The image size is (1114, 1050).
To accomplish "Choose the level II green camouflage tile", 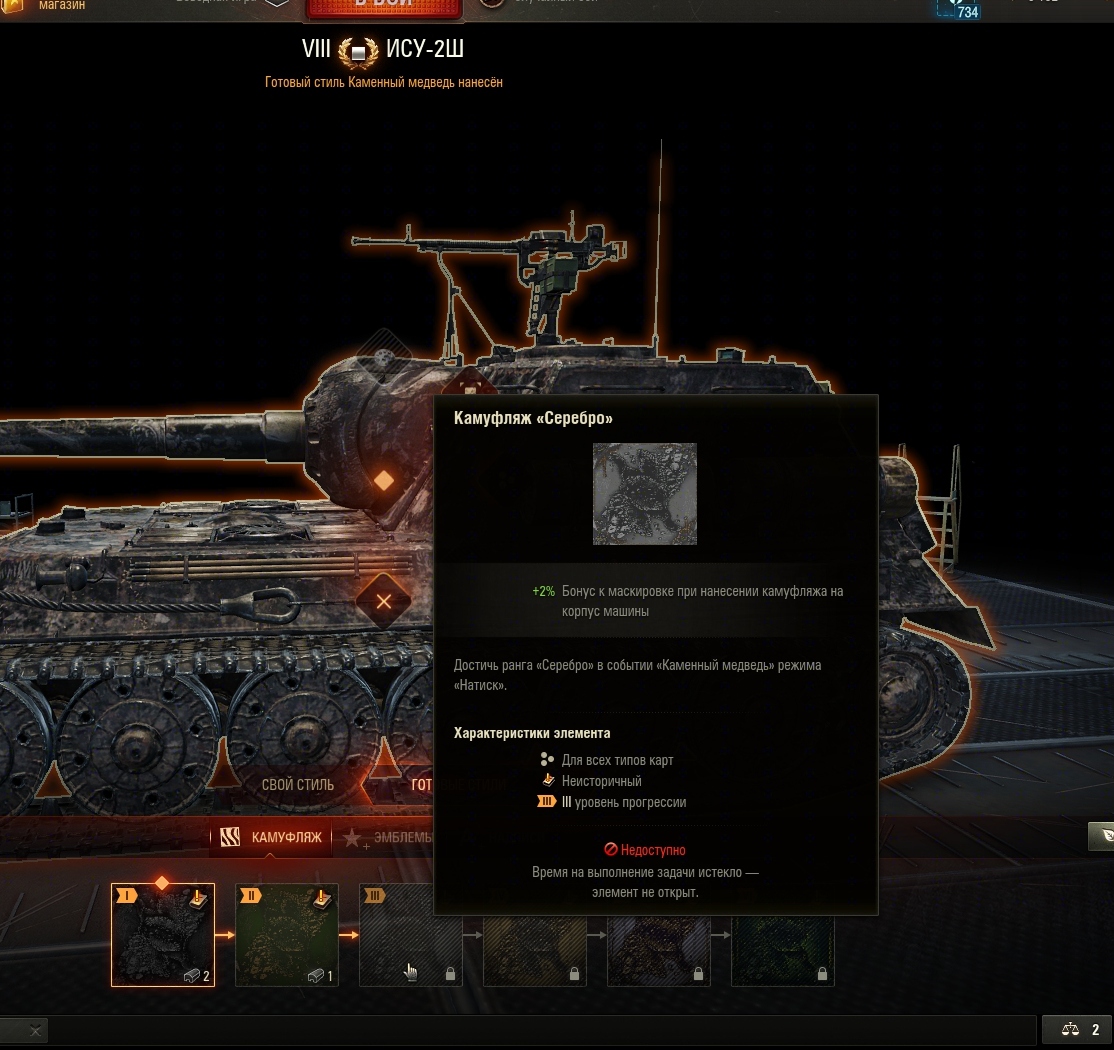I will (286, 936).
